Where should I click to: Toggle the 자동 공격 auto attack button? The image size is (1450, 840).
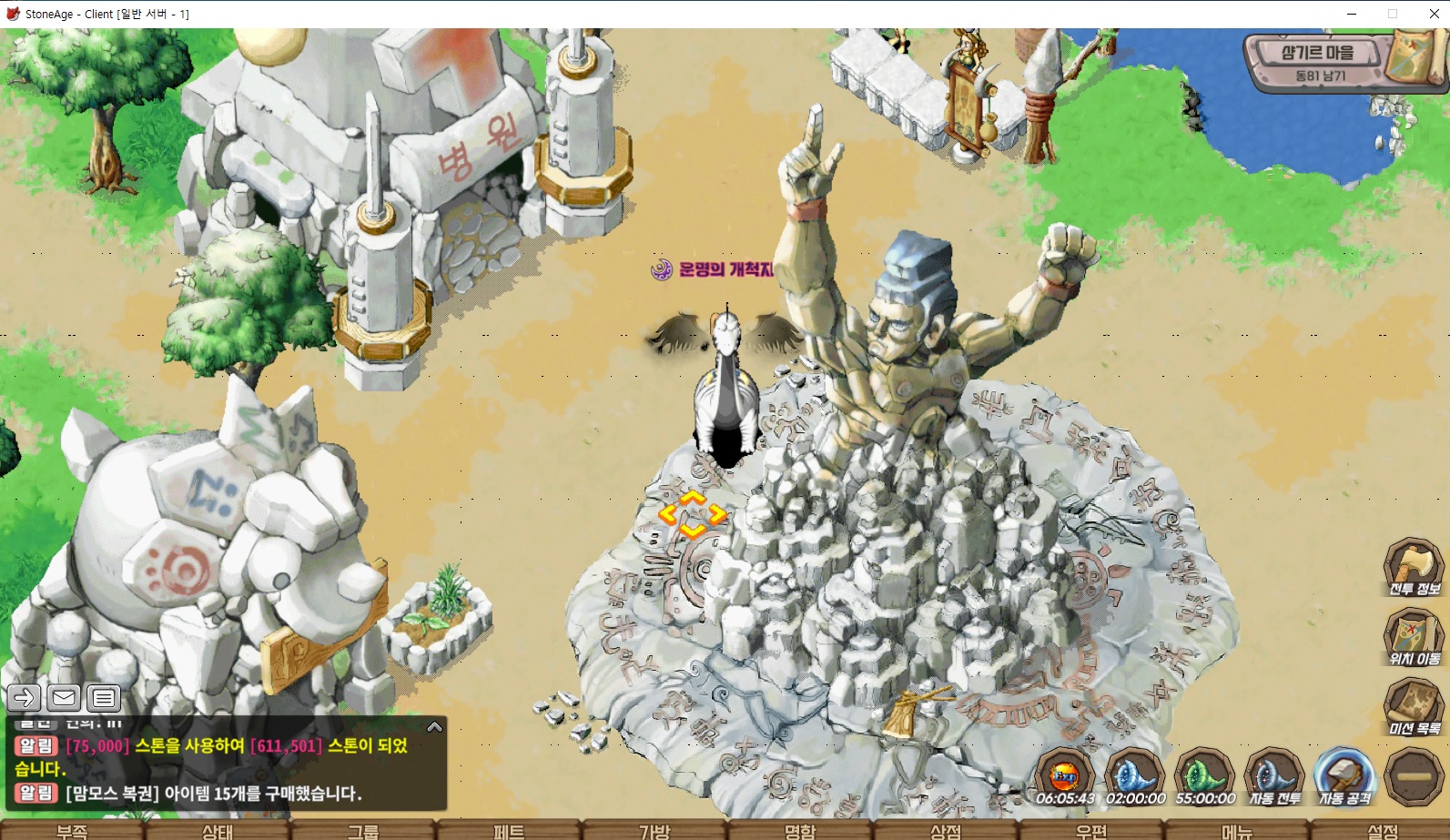(x=1344, y=777)
